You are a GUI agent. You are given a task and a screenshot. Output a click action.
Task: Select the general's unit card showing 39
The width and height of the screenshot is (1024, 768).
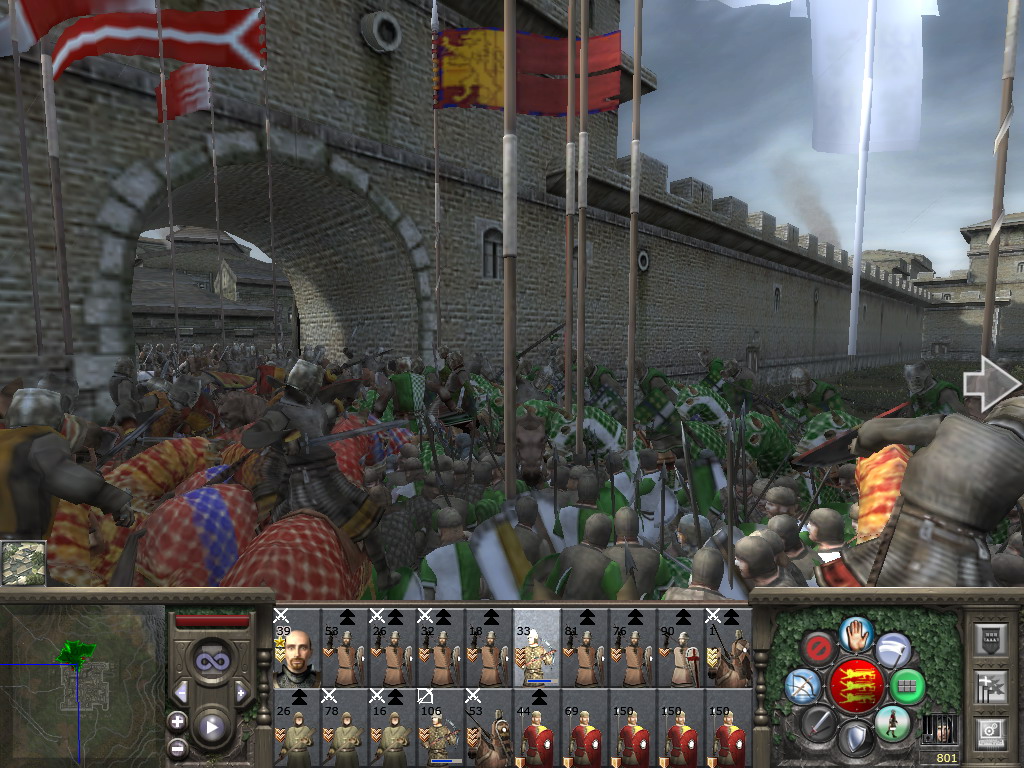pos(297,647)
